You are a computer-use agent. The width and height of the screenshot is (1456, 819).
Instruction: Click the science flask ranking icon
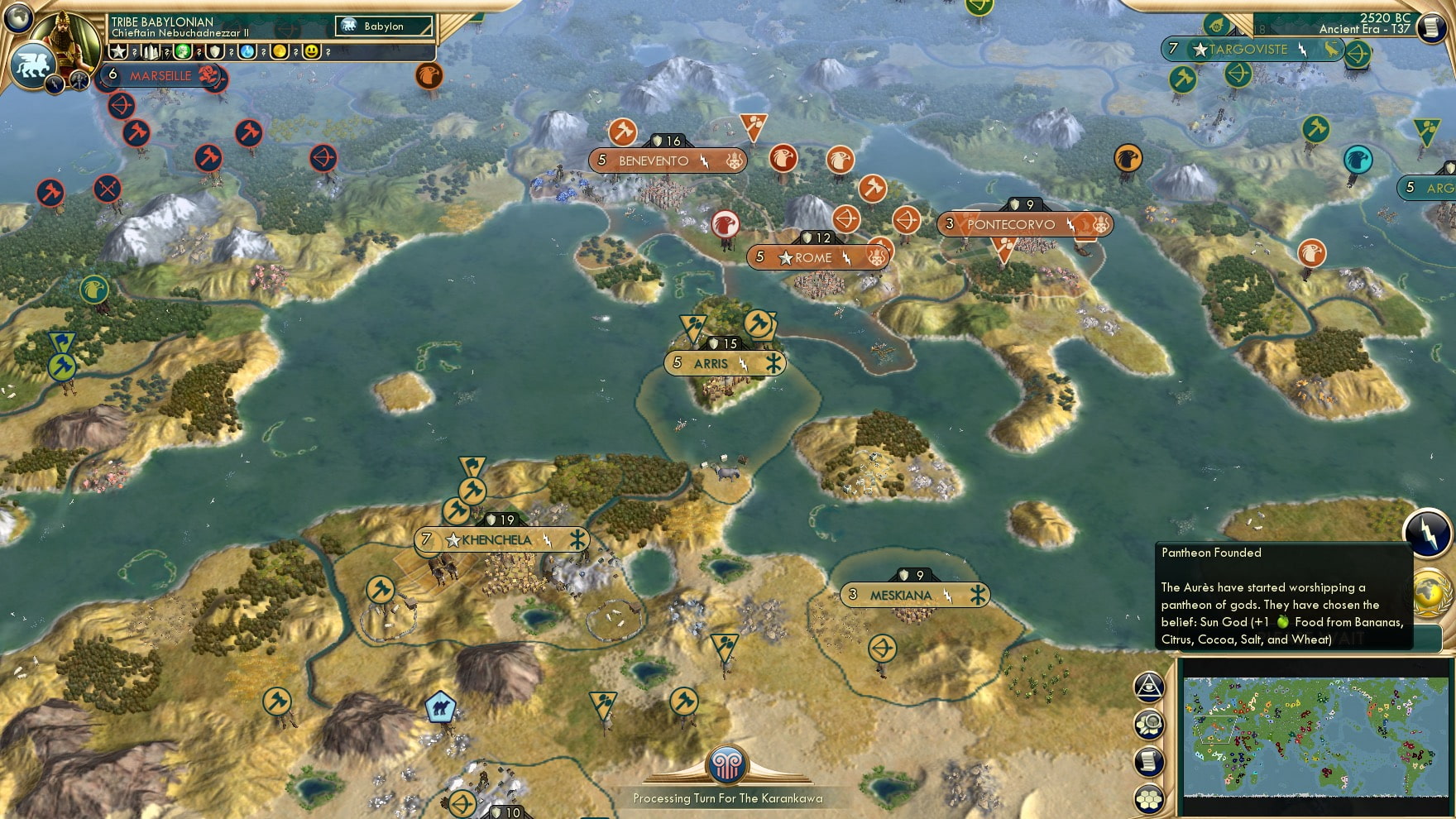tap(247, 52)
